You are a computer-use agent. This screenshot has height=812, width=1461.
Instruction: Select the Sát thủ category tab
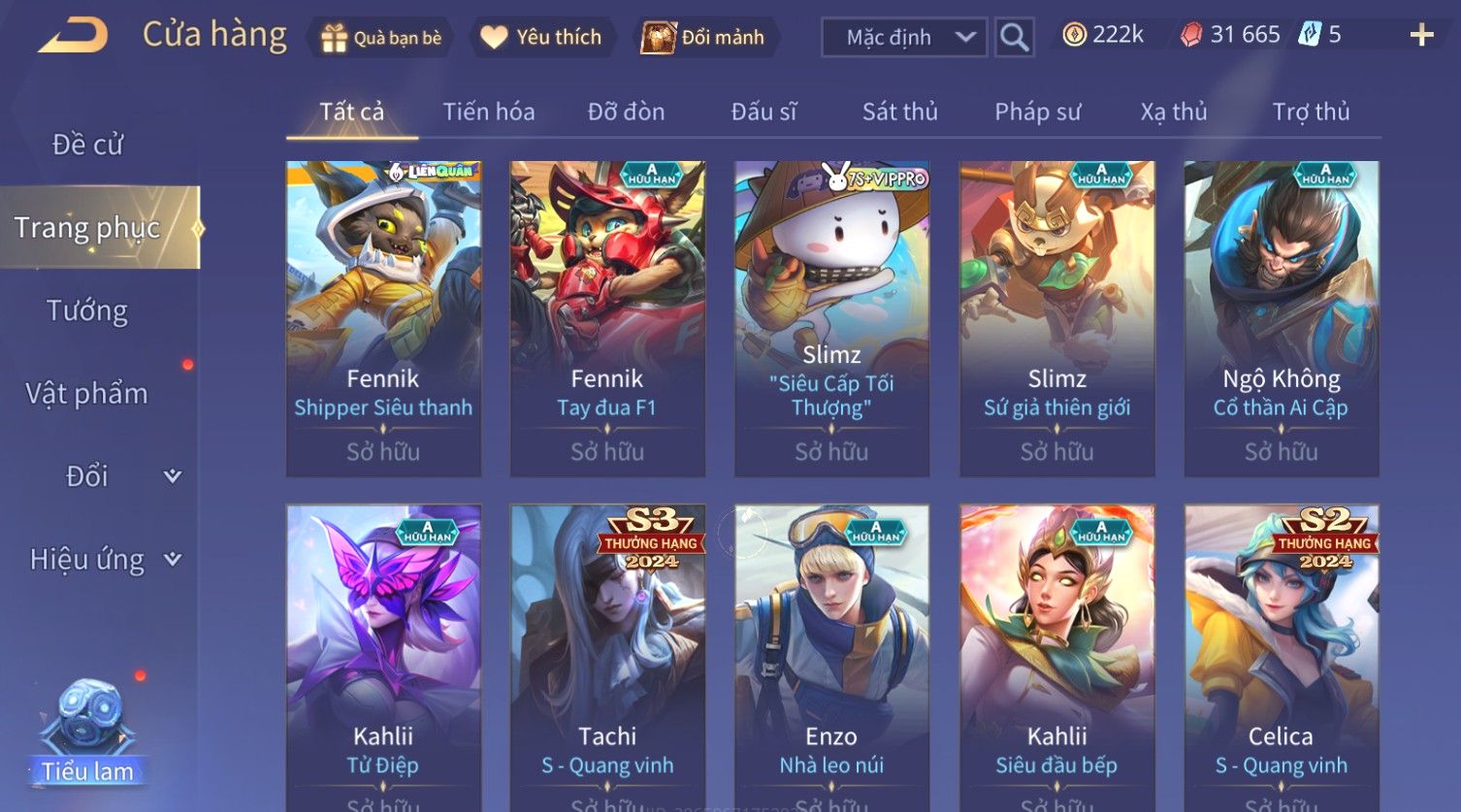(899, 112)
